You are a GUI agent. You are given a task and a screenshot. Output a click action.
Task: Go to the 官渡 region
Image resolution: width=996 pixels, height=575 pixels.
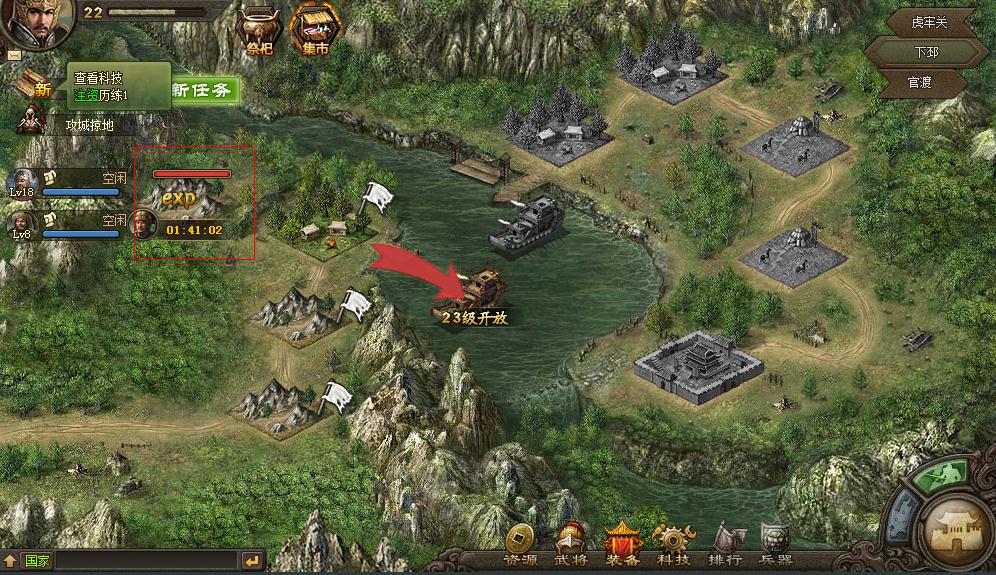click(918, 82)
